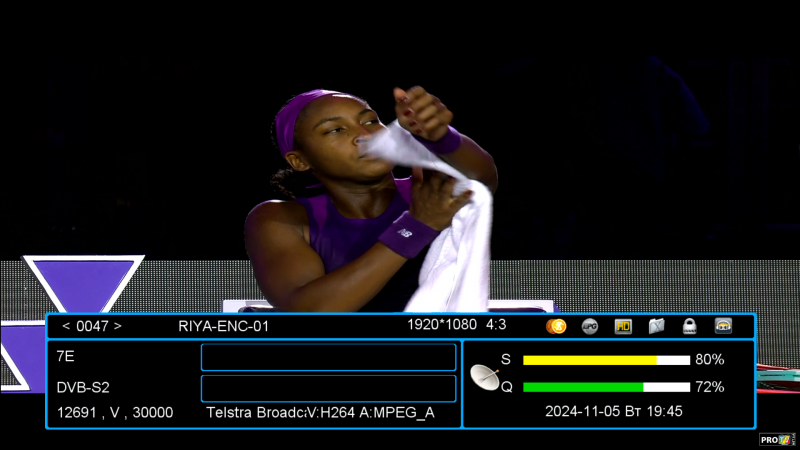This screenshot has height=450, width=800.
Task: Click the satellite dish signal icon
Action: [x=485, y=377]
